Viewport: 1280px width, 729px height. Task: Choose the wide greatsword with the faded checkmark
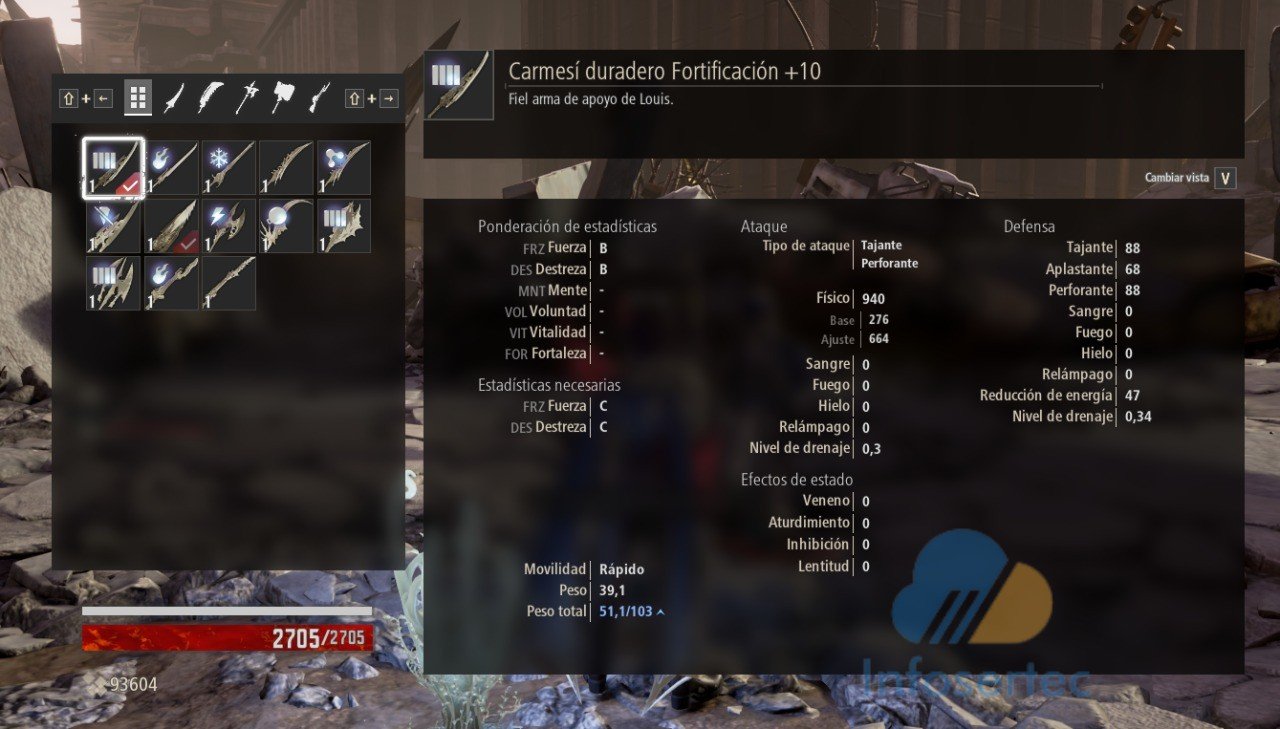(171, 226)
